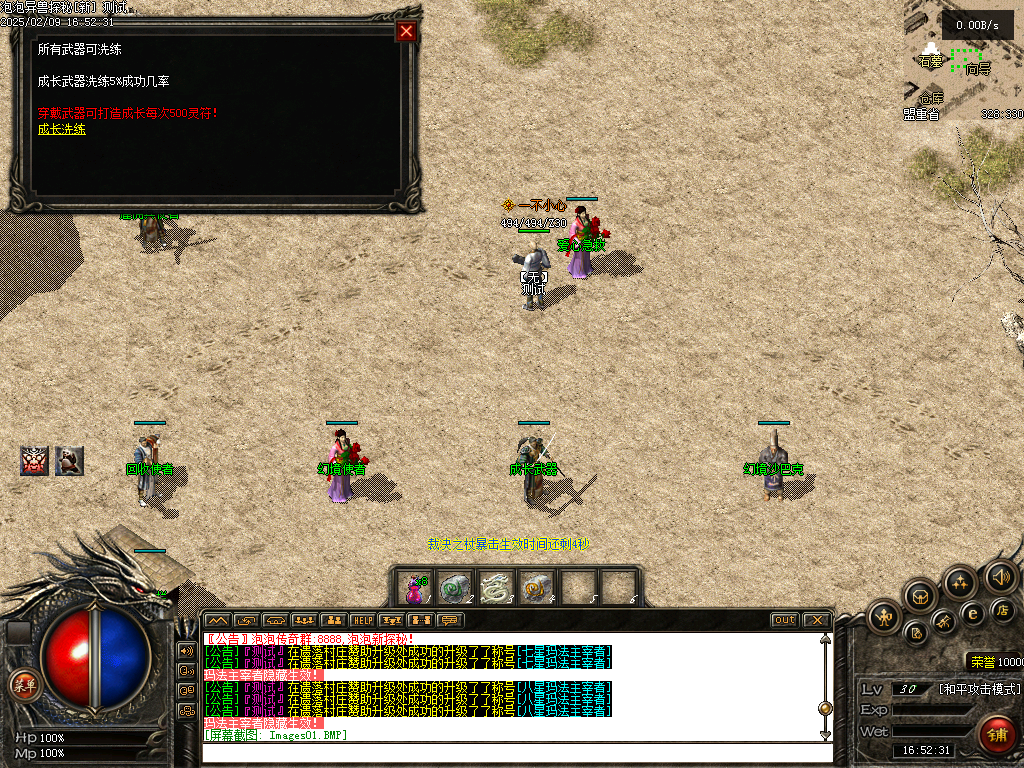
Task: Open the red 铺 shop button
Action: (x=996, y=734)
